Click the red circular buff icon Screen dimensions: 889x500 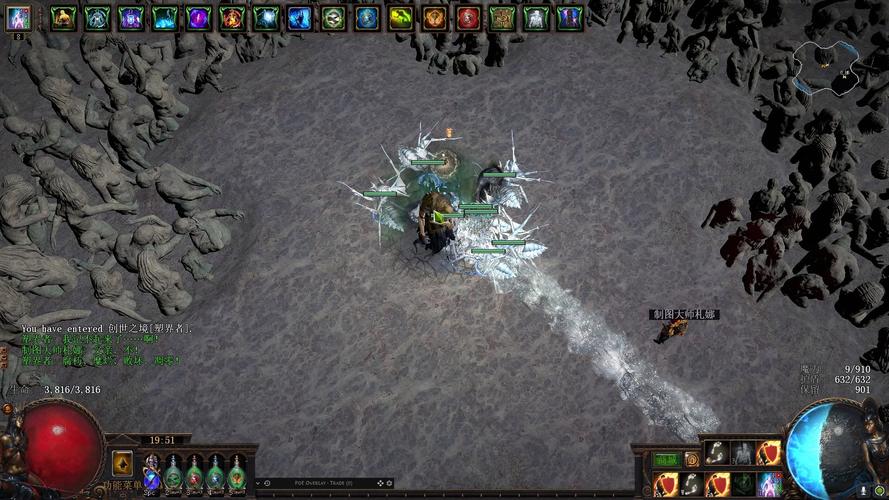[468, 17]
